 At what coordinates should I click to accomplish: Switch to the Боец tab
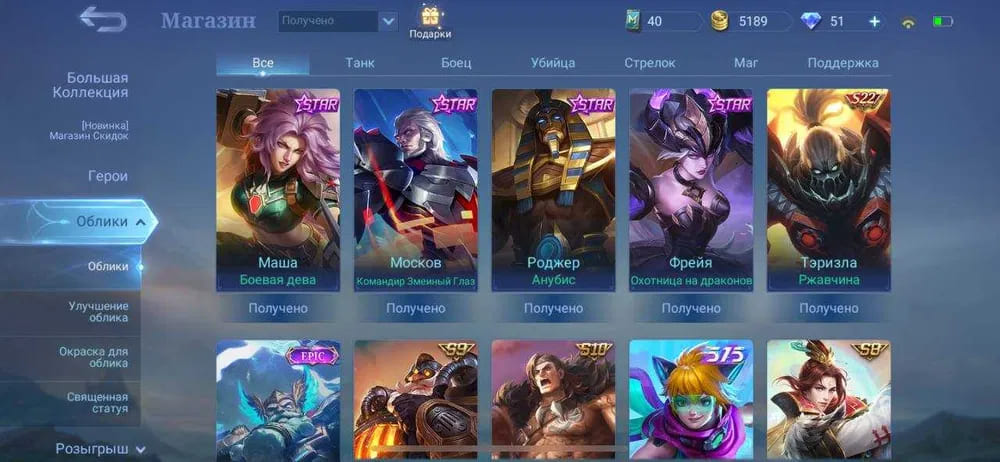point(456,63)
